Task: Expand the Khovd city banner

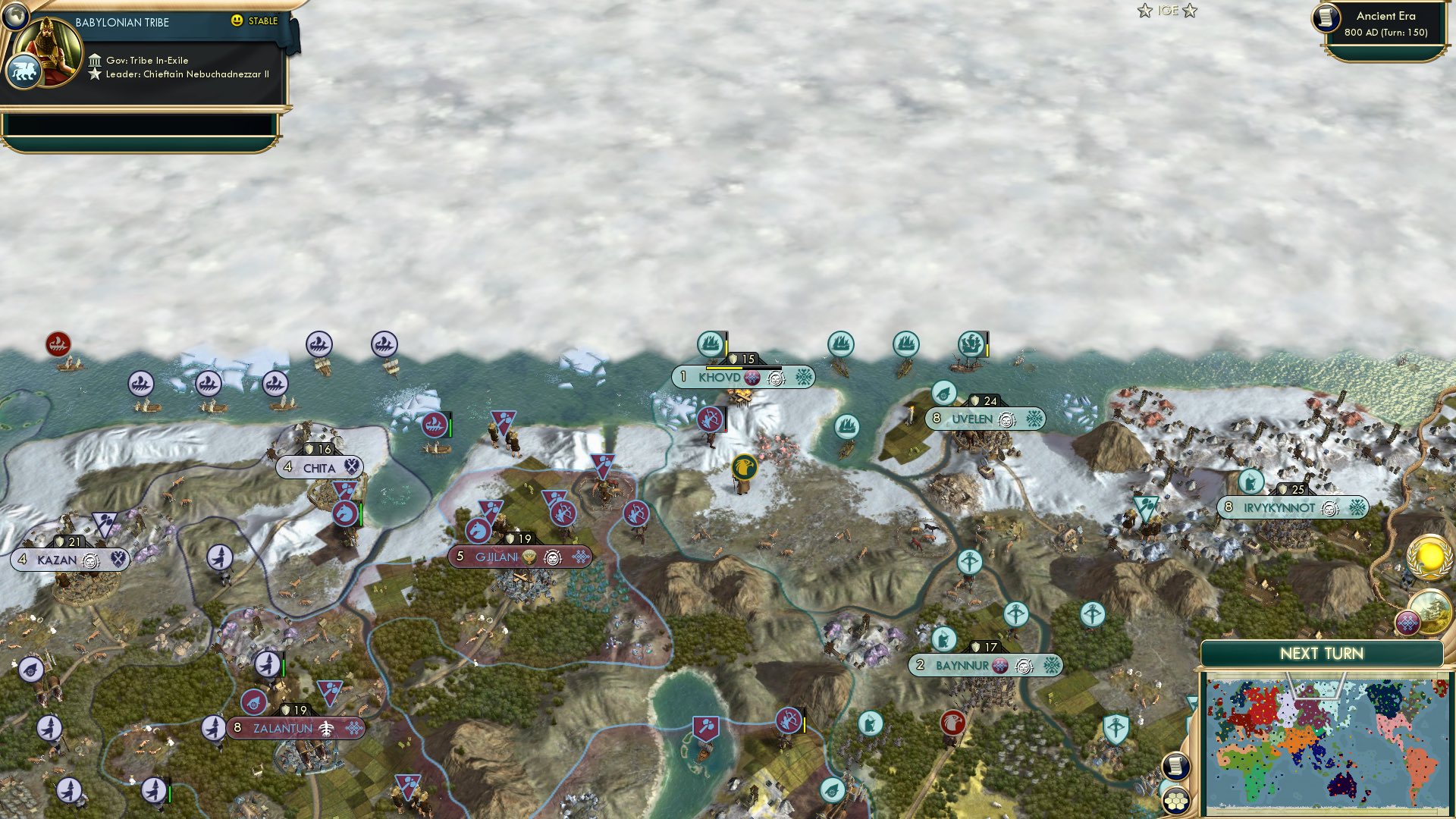Action: click(x=743, y=377)
